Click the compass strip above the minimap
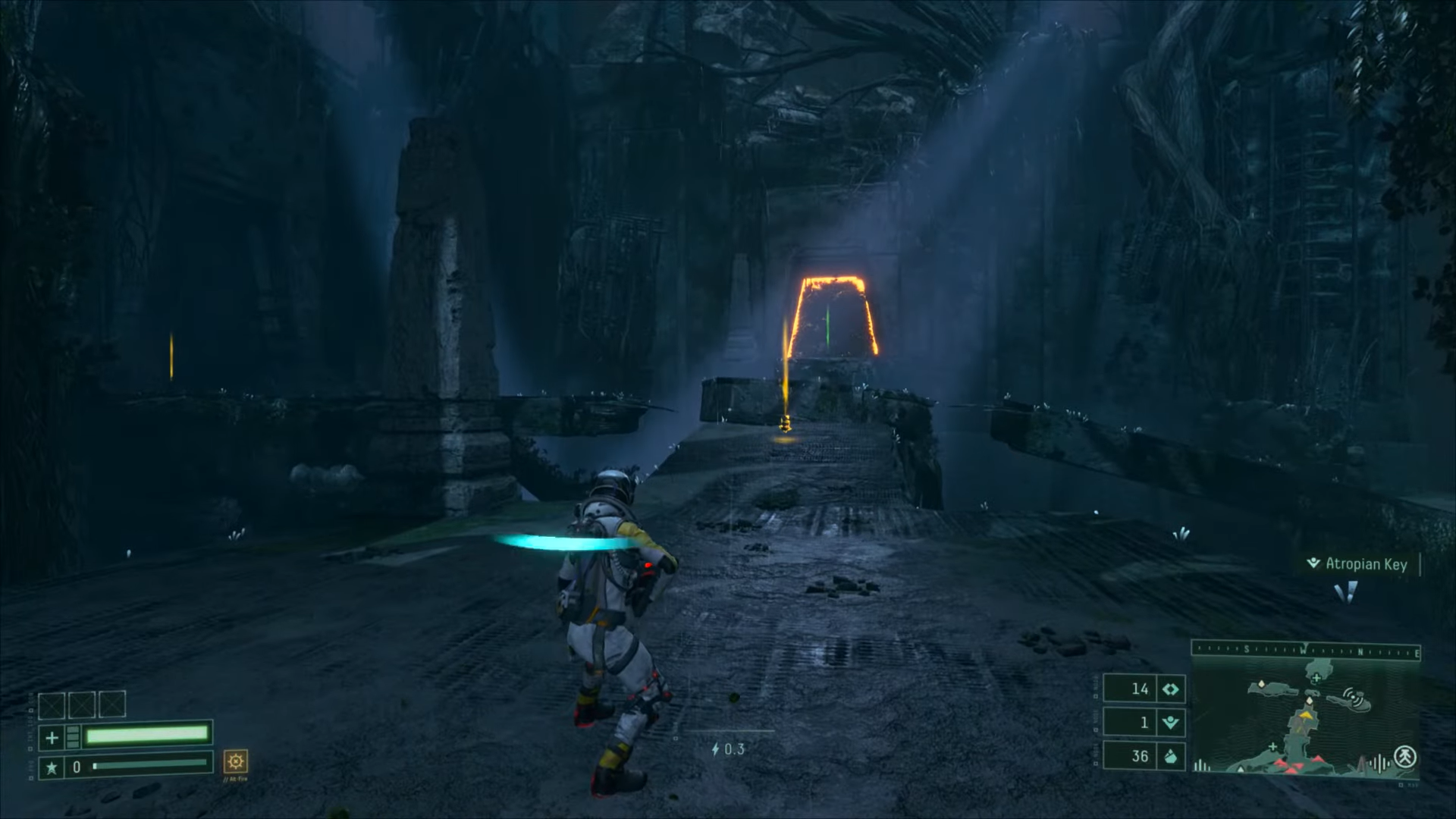 pos(1306,650)
